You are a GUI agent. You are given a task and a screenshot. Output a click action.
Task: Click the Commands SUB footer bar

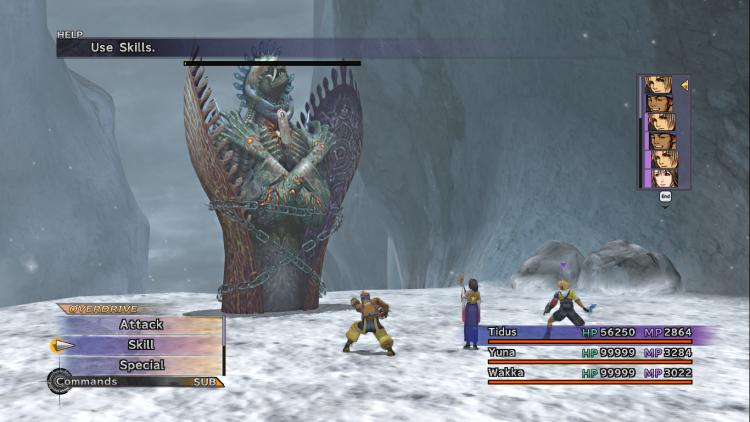point(136,382)
